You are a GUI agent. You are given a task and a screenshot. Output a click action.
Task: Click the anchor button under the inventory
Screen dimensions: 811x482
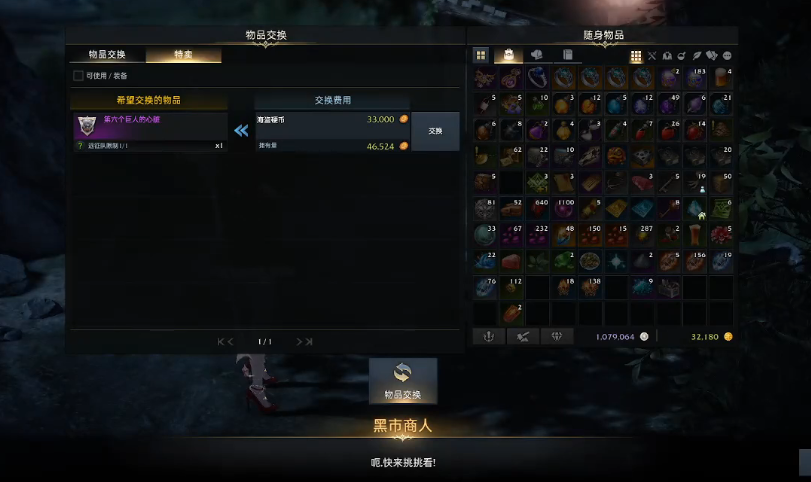coord(490,337)
